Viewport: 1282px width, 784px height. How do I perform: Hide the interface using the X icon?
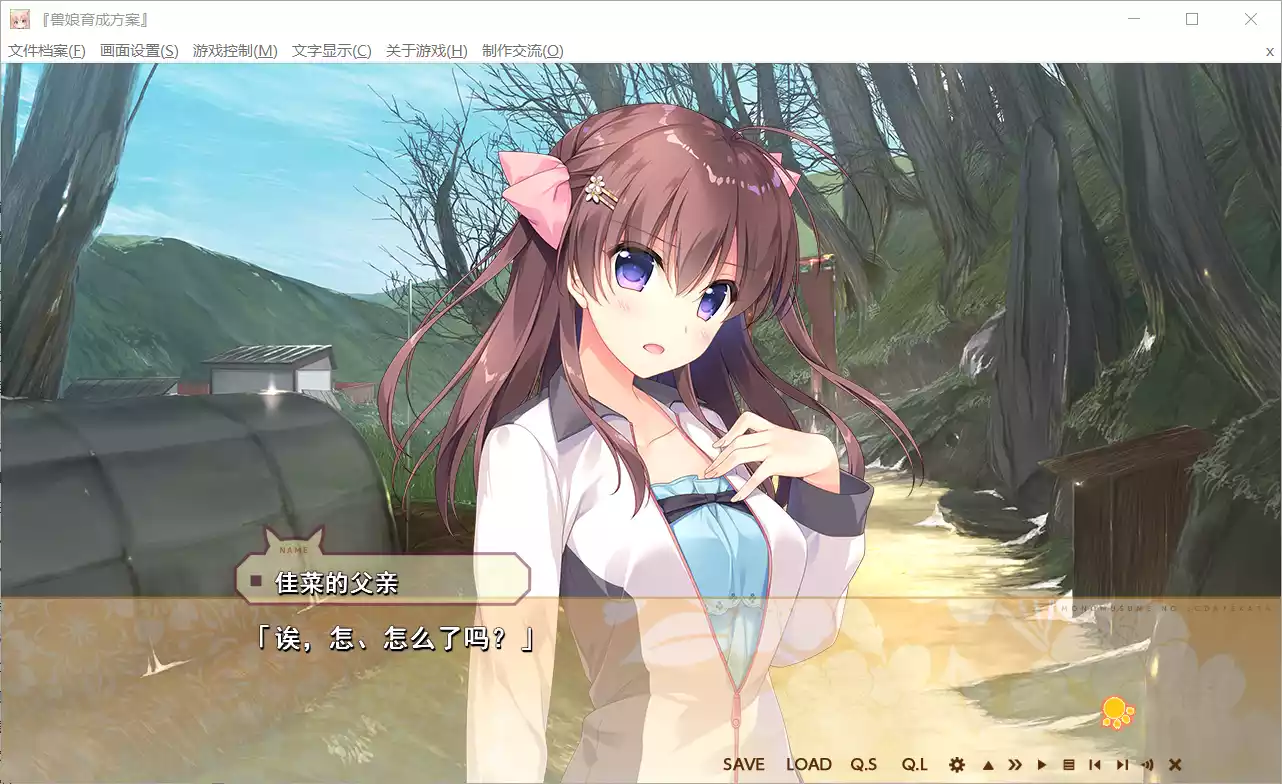(1175, 764)
